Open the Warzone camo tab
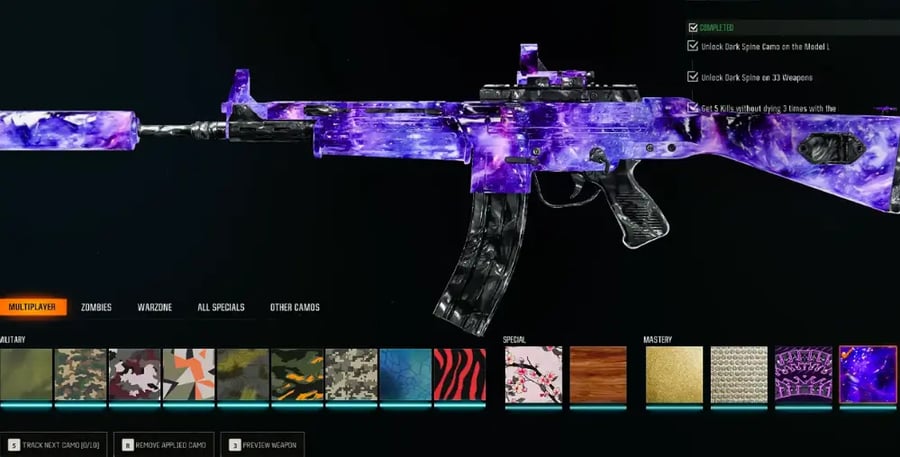Viewport: 900px width, 457px height. (155, 307)
